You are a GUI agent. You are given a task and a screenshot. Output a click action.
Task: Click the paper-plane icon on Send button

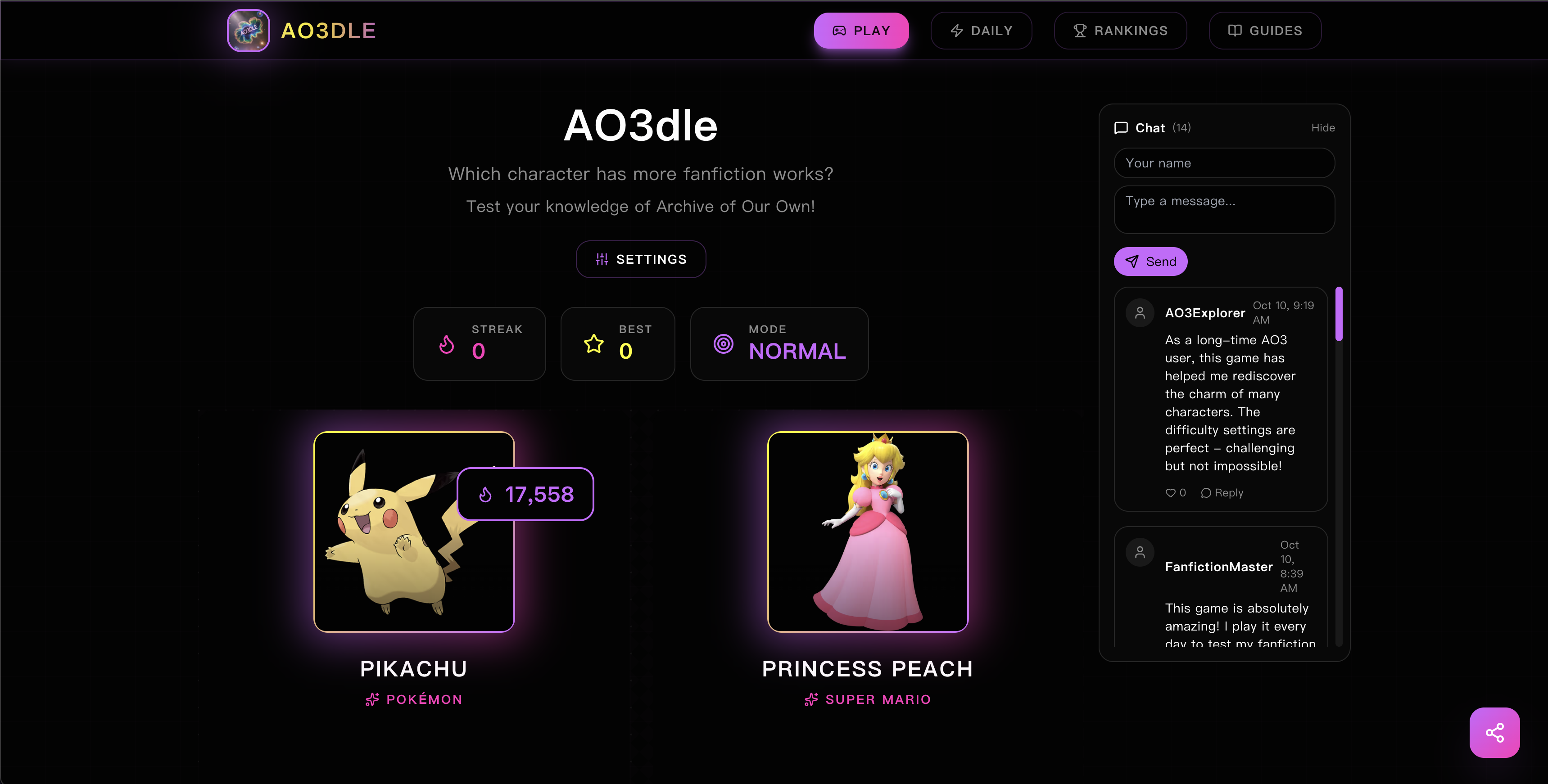point(1132,261)
